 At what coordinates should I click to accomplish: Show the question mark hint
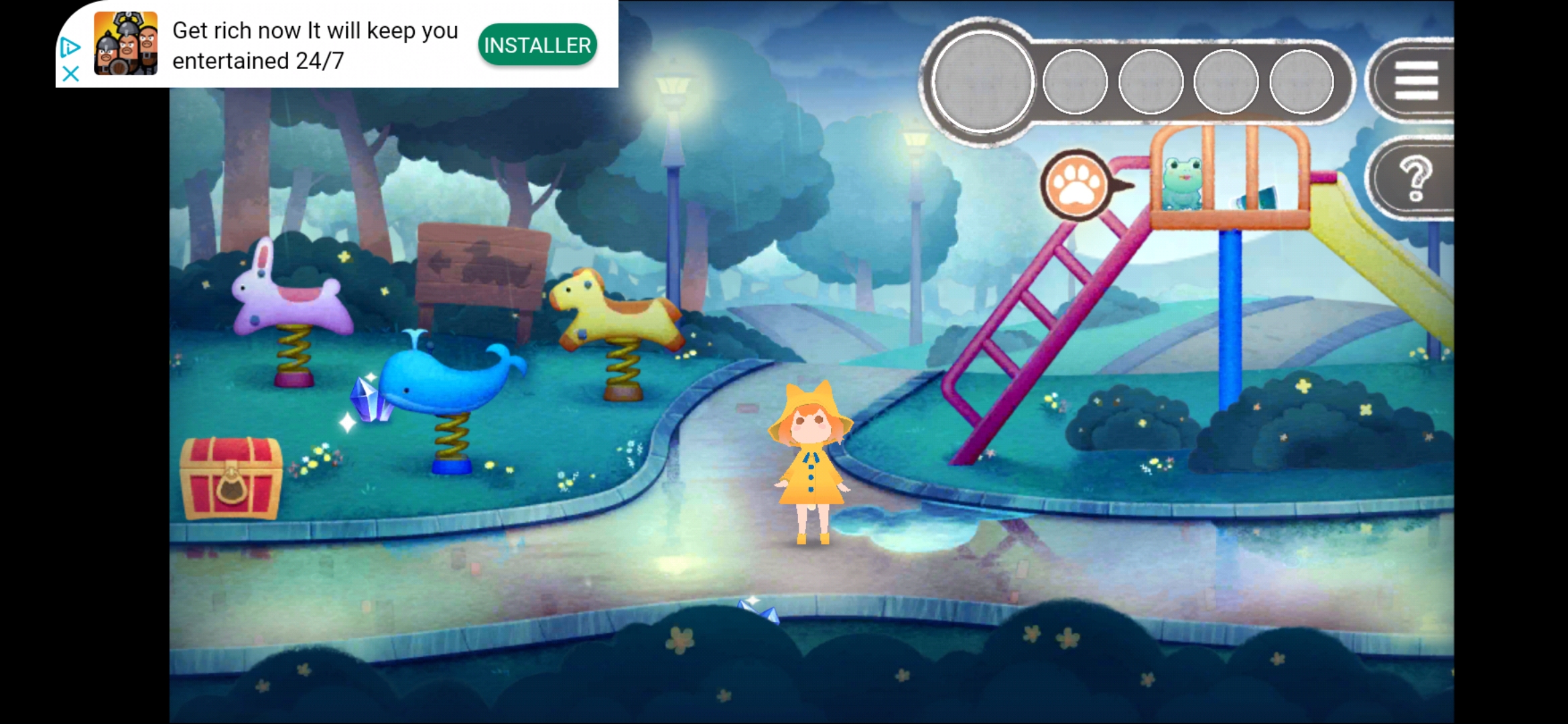[x=1415, y=178]
